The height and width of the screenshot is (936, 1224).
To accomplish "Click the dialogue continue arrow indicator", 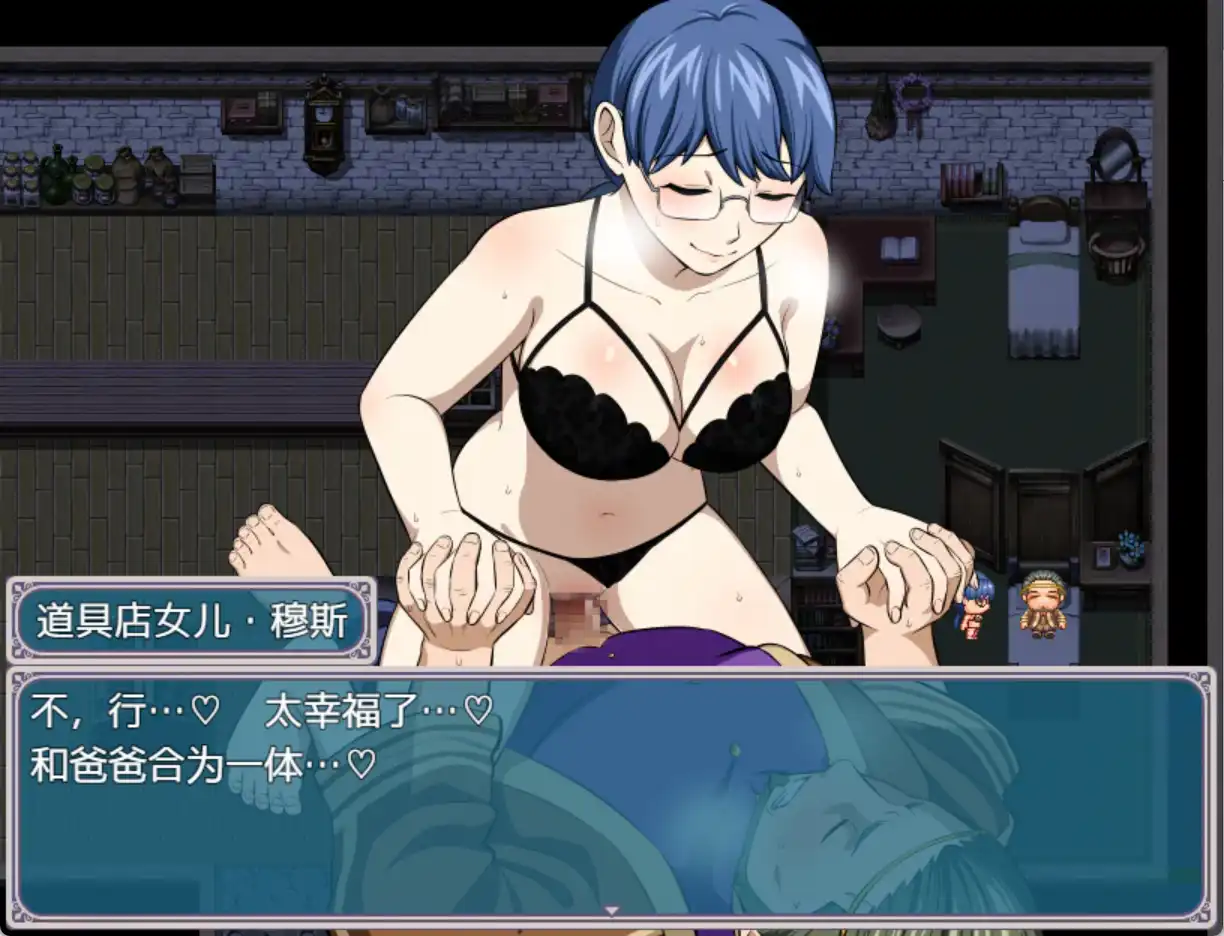I will coord(612,910).
